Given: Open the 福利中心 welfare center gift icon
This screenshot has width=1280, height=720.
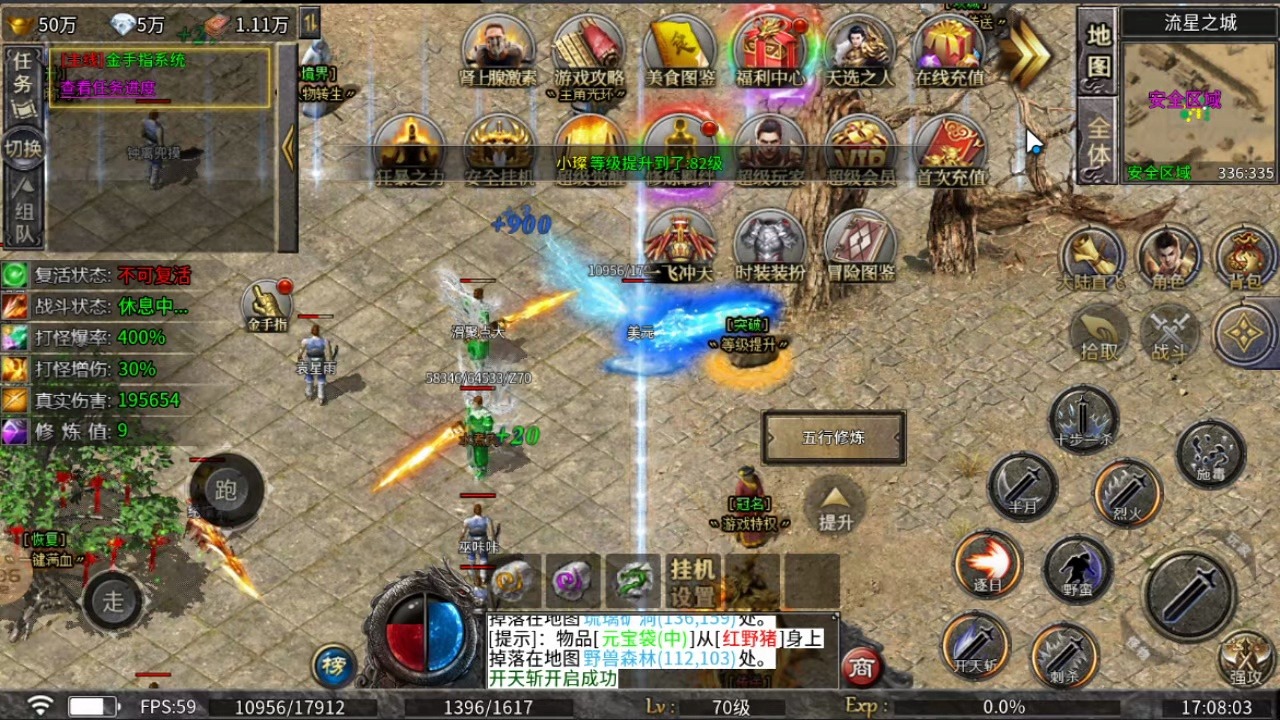Looking at the screenshot, I should click(x=769, y=50).
